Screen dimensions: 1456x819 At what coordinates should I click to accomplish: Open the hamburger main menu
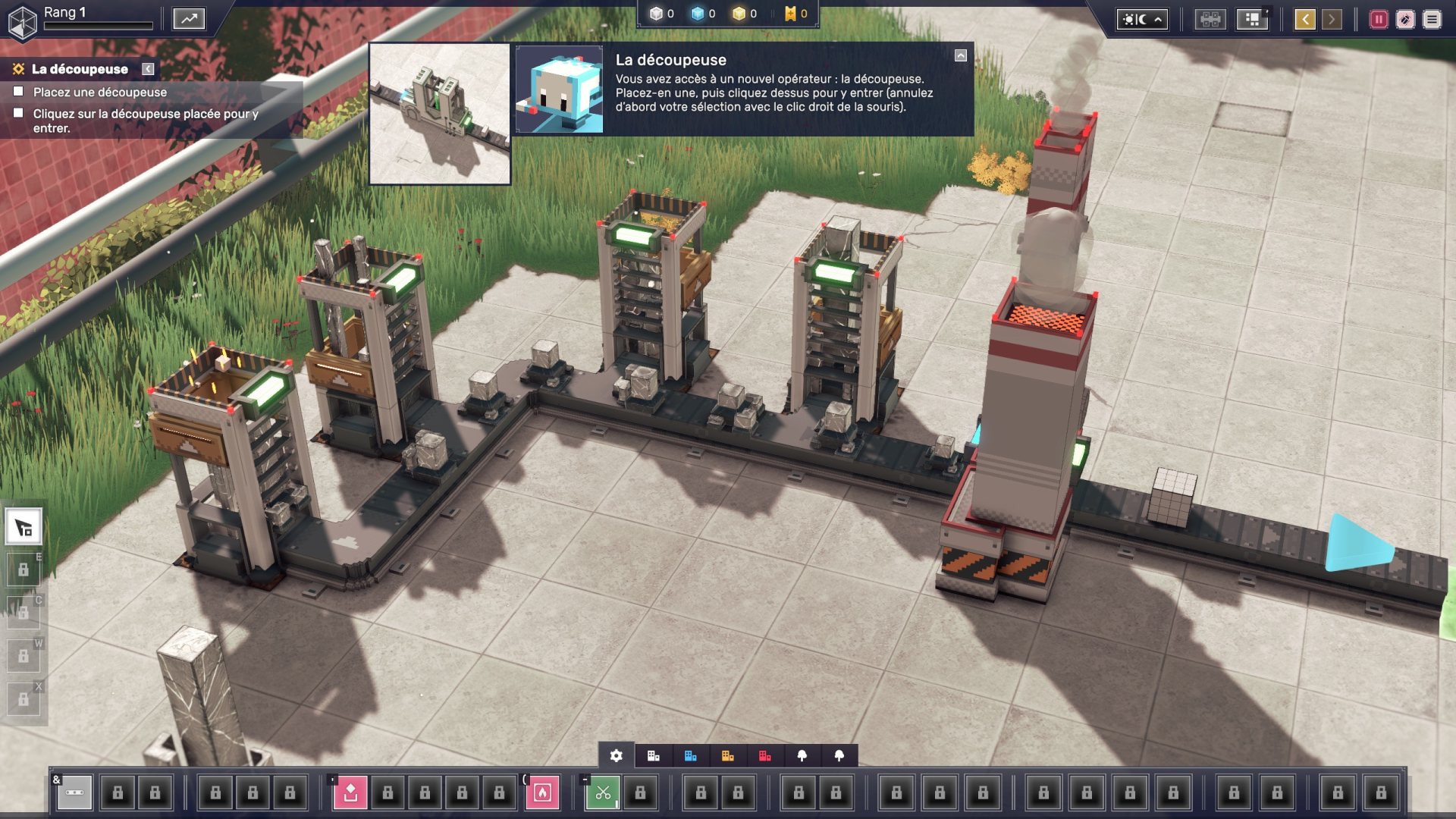coord(1432,20)
